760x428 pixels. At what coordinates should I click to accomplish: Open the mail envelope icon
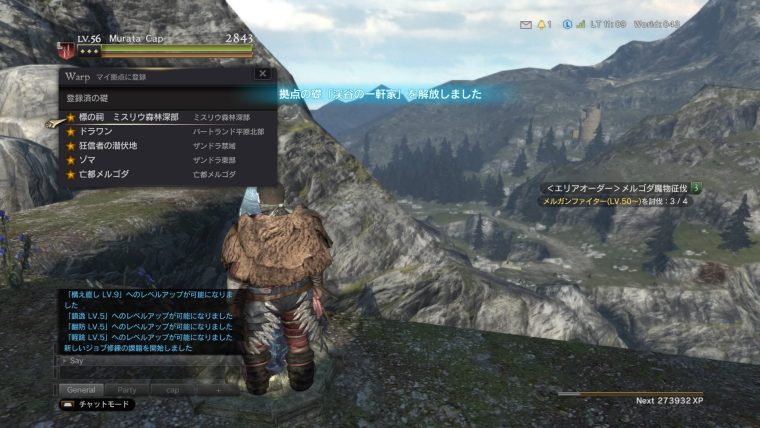[x=526, y=24]
